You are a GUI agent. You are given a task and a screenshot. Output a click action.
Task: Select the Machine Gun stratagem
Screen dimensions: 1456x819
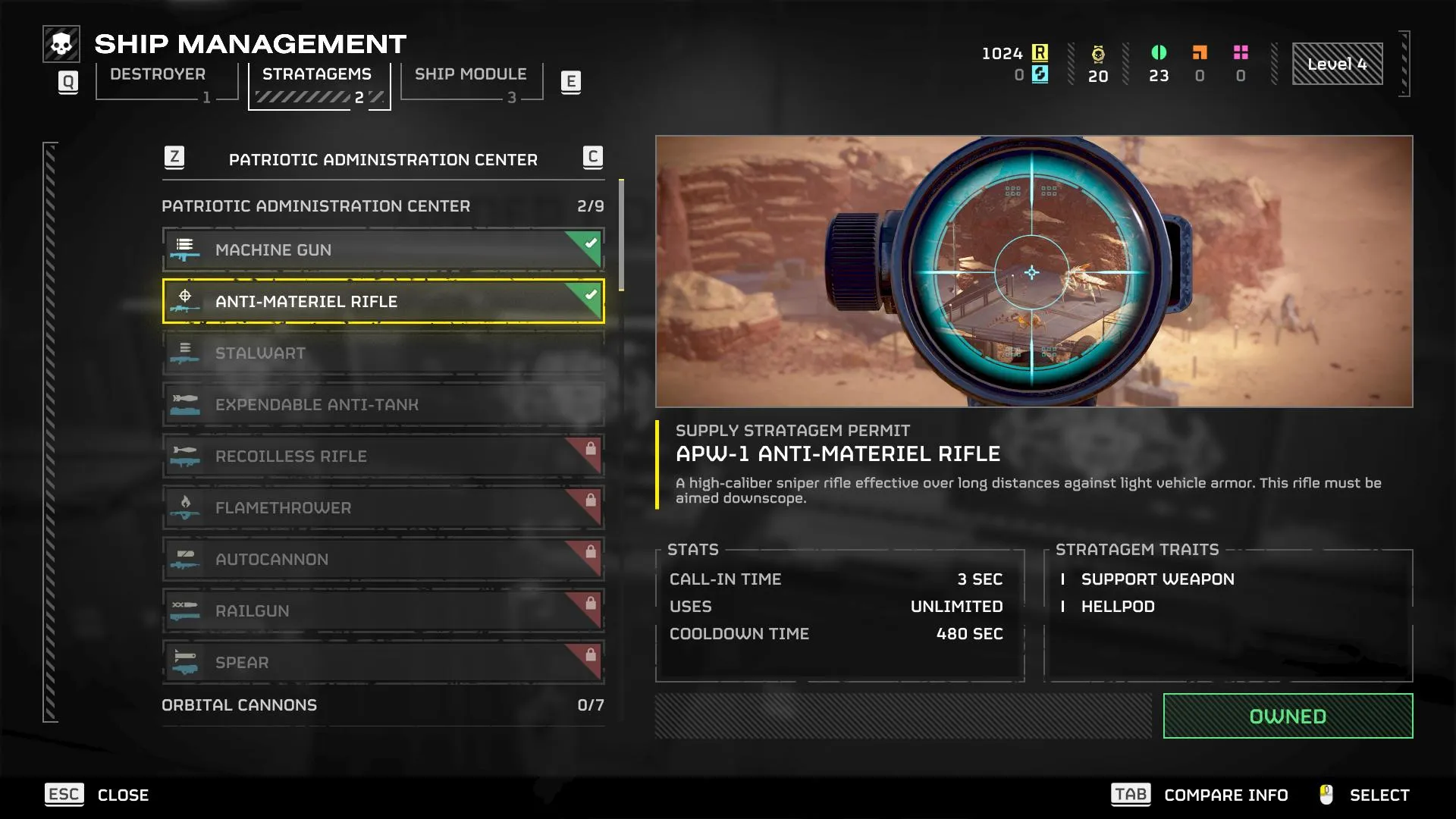point(383,250)
